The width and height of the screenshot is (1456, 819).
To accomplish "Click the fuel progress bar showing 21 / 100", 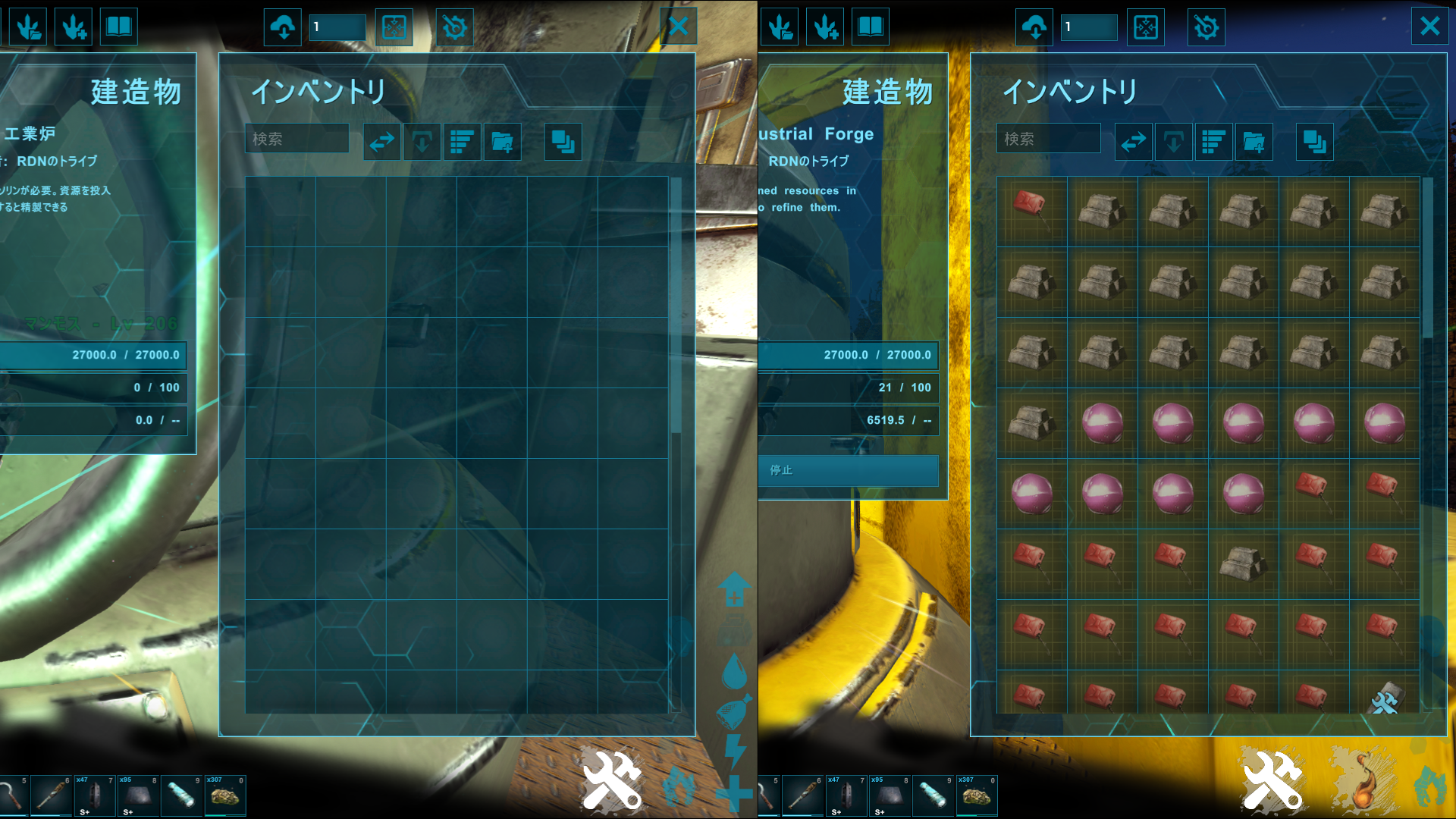I will coord(848,388).
